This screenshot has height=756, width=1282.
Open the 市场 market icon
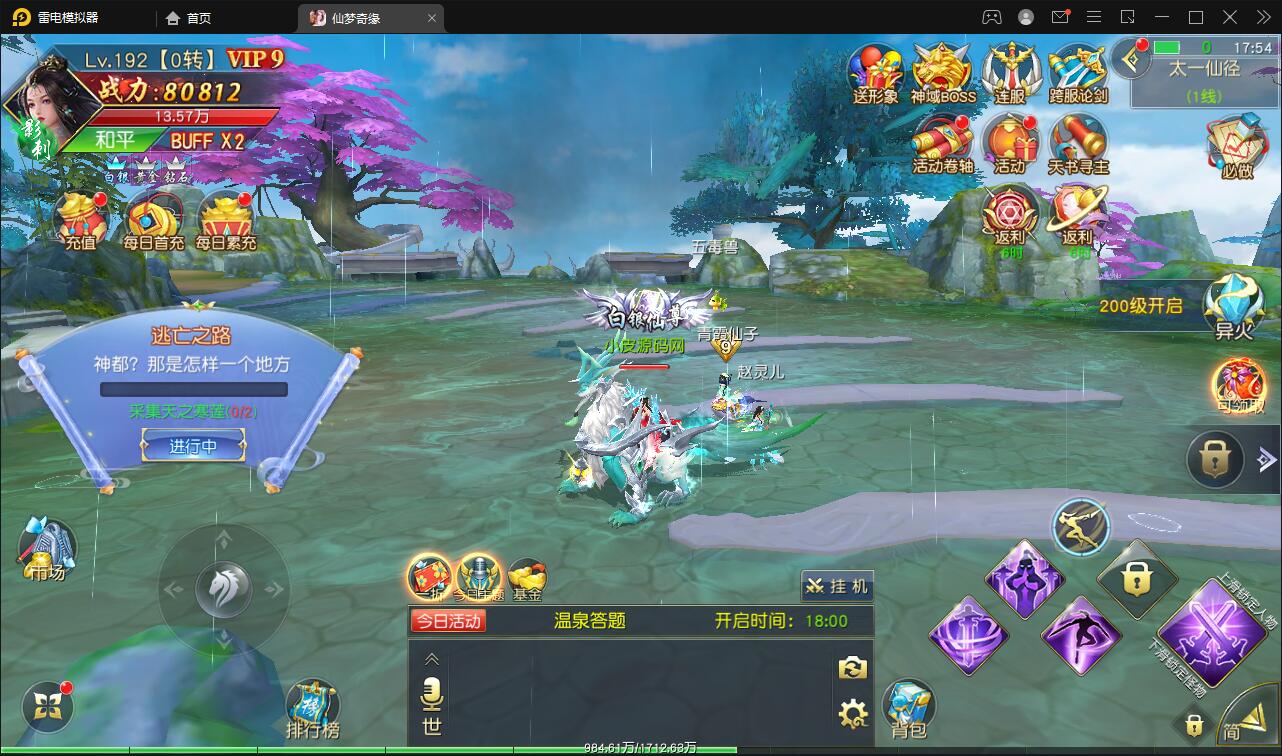(46, 548)
